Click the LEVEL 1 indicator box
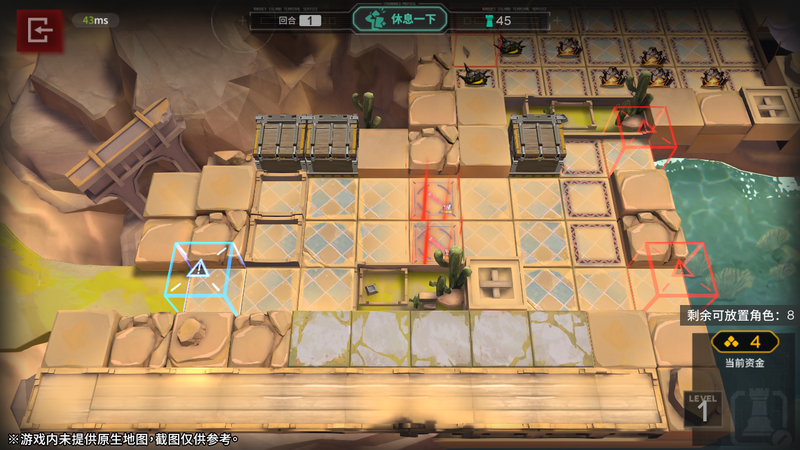This screenshot has width=800, height=450. tap(702, 408)
